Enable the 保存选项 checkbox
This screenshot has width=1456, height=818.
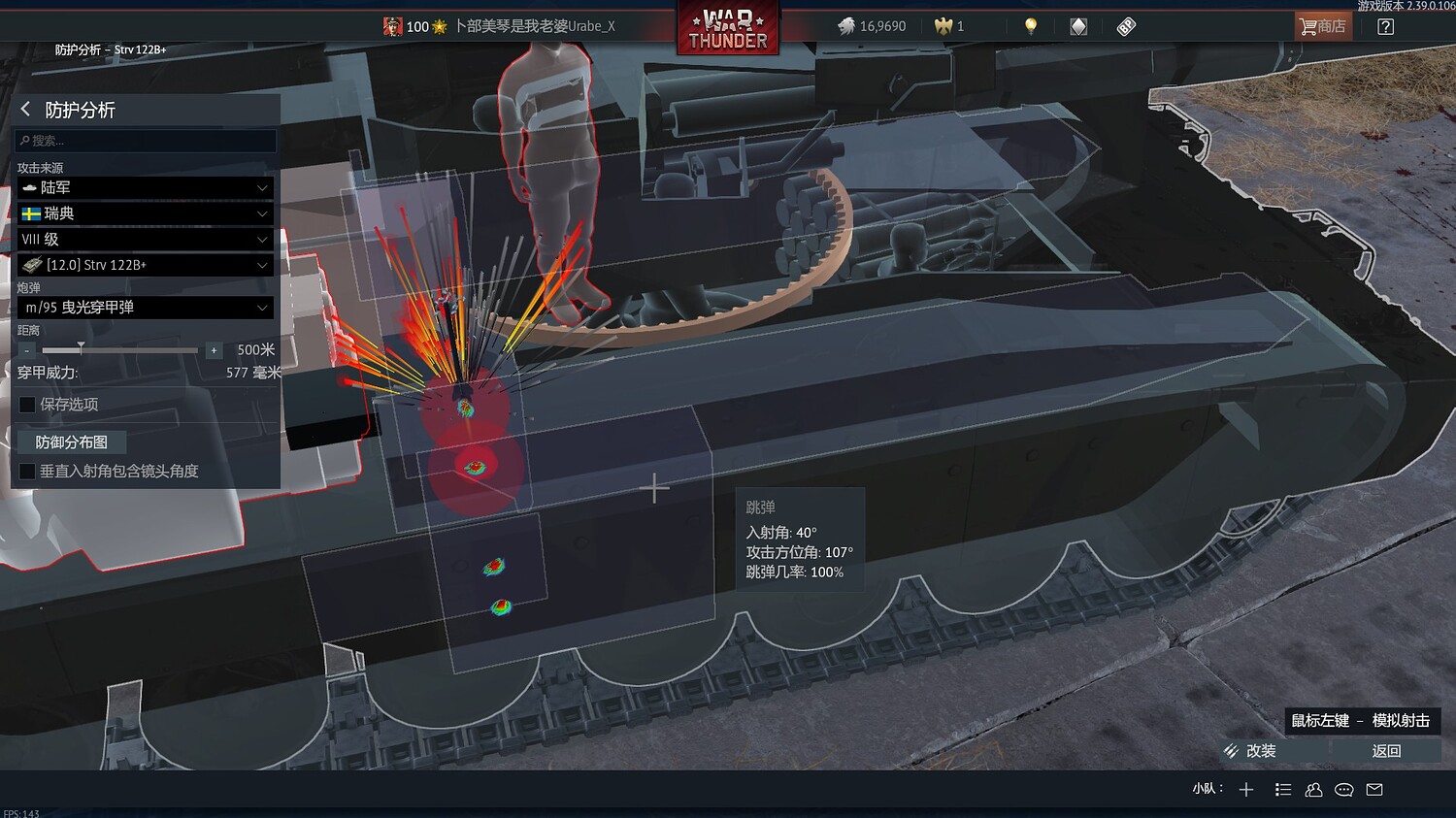coord(26,405)
